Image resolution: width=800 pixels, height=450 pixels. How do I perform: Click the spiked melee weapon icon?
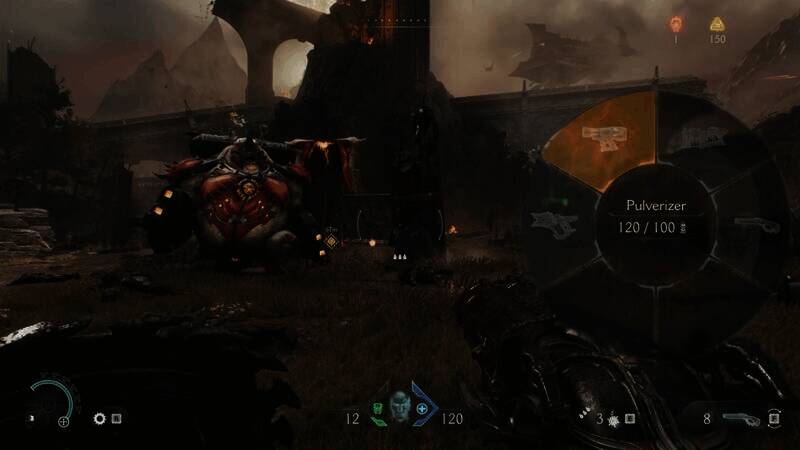coord(611,418)
